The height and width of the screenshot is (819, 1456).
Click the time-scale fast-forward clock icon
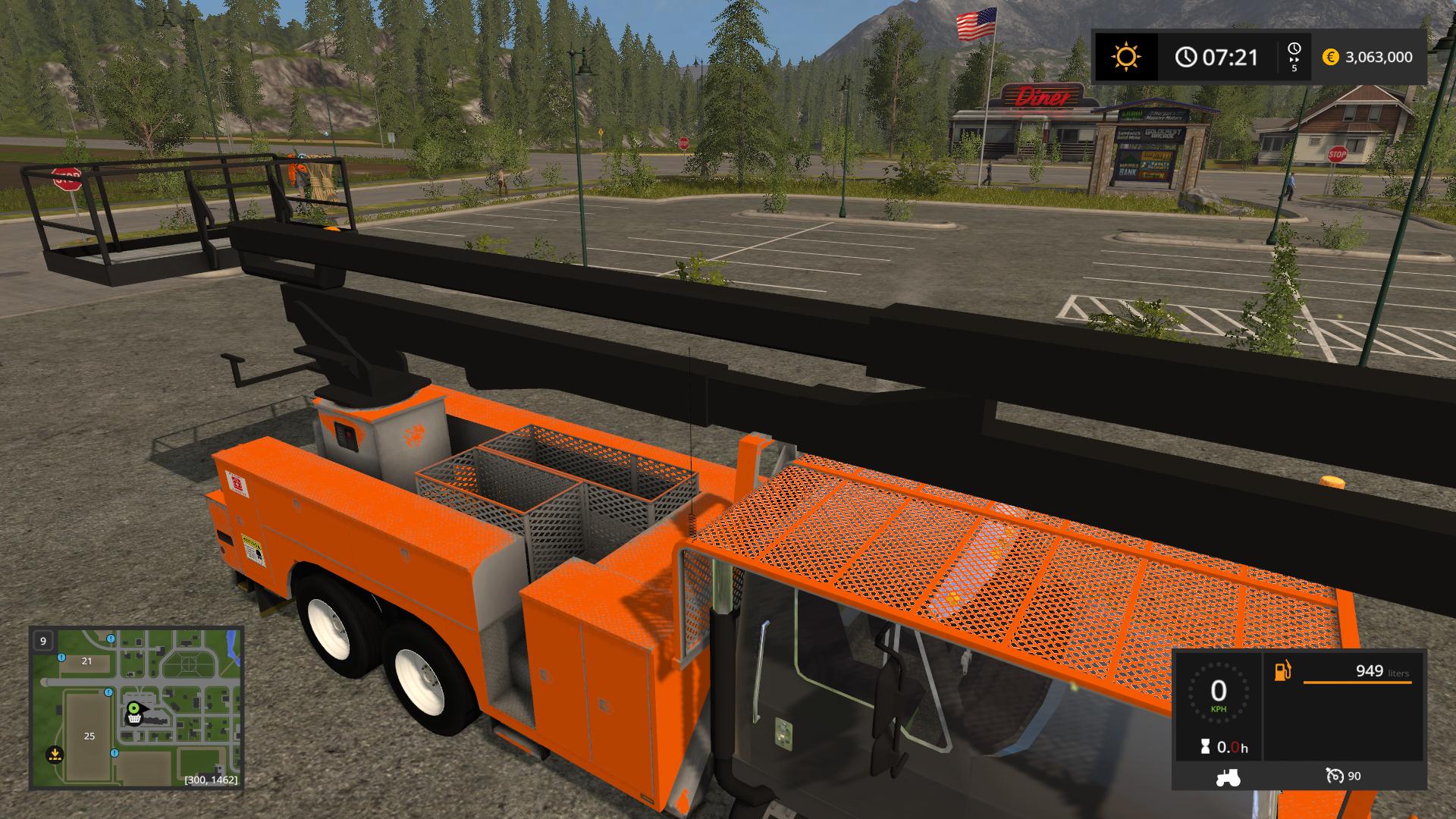[x=1294, y=52]
